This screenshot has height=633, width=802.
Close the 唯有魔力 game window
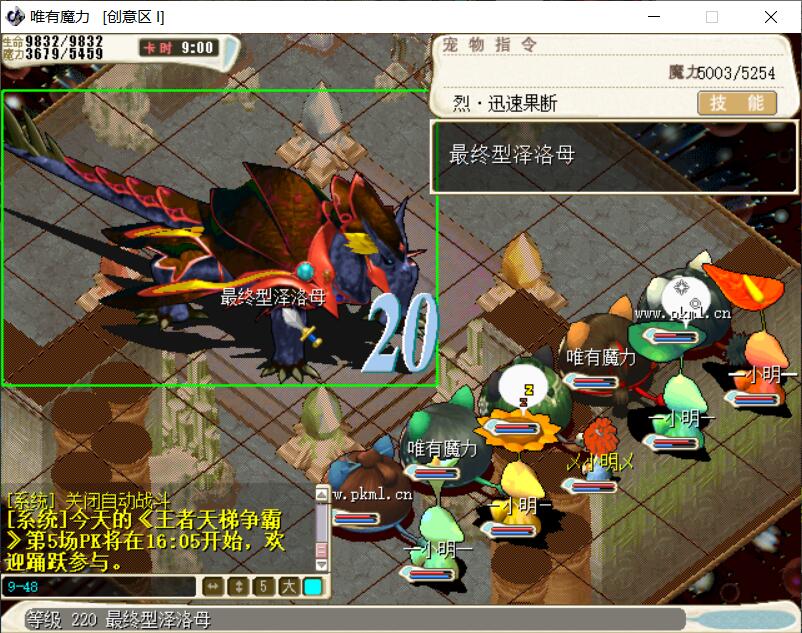pyautogui.click(x=771, y=17)
